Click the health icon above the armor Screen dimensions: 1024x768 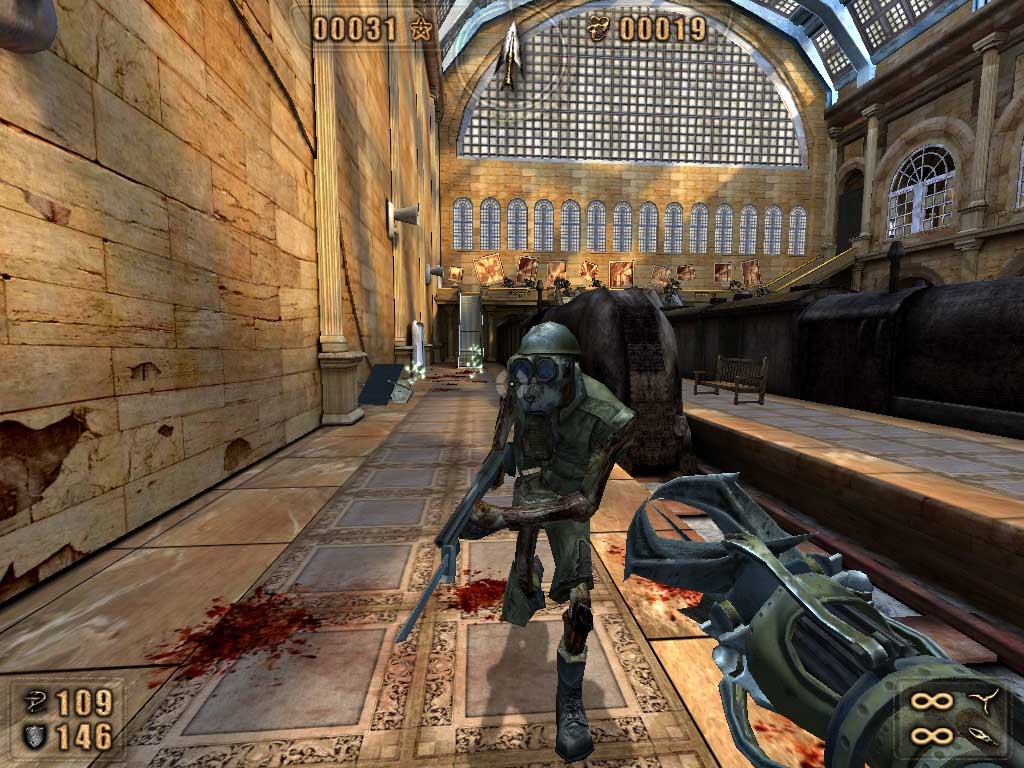[x=33, y=703]
